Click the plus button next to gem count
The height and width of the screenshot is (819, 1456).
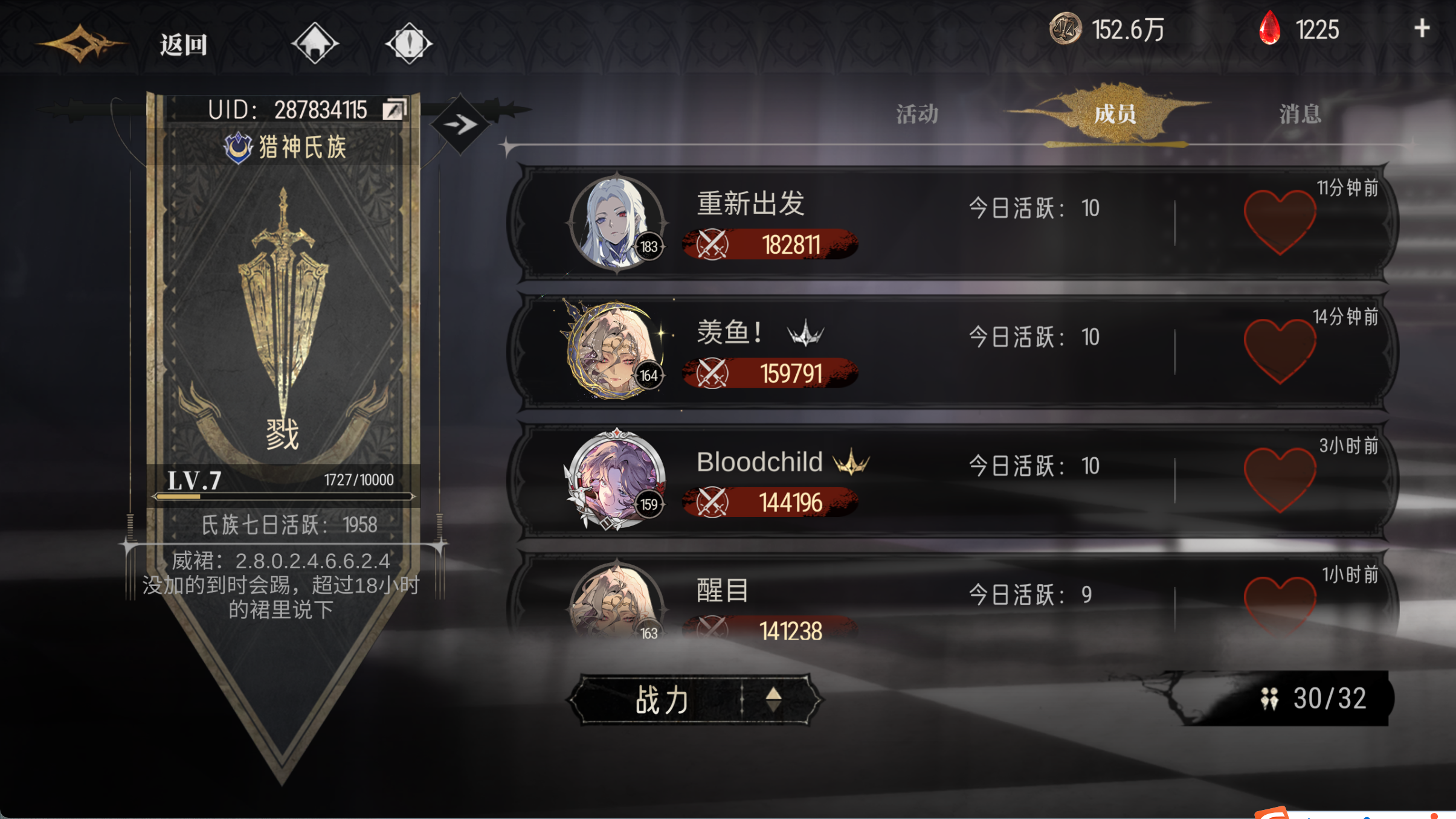1423,28
